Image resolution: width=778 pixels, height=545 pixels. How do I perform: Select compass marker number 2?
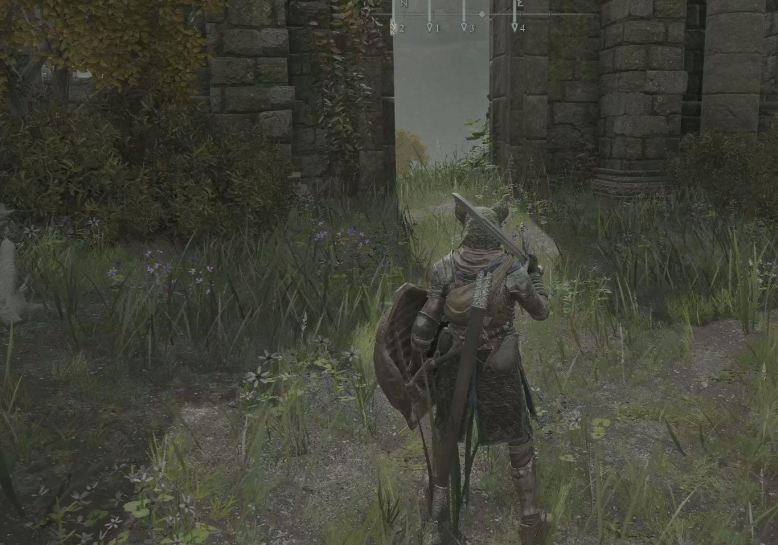pos(395,27)
